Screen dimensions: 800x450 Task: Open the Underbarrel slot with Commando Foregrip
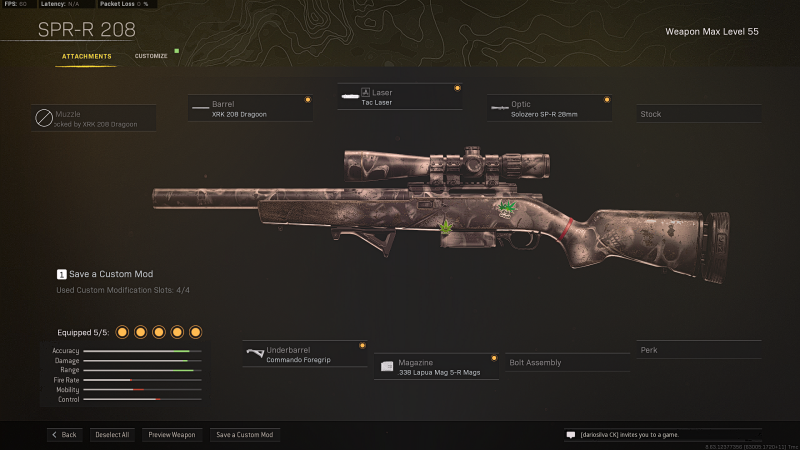[x=304, y=354]
